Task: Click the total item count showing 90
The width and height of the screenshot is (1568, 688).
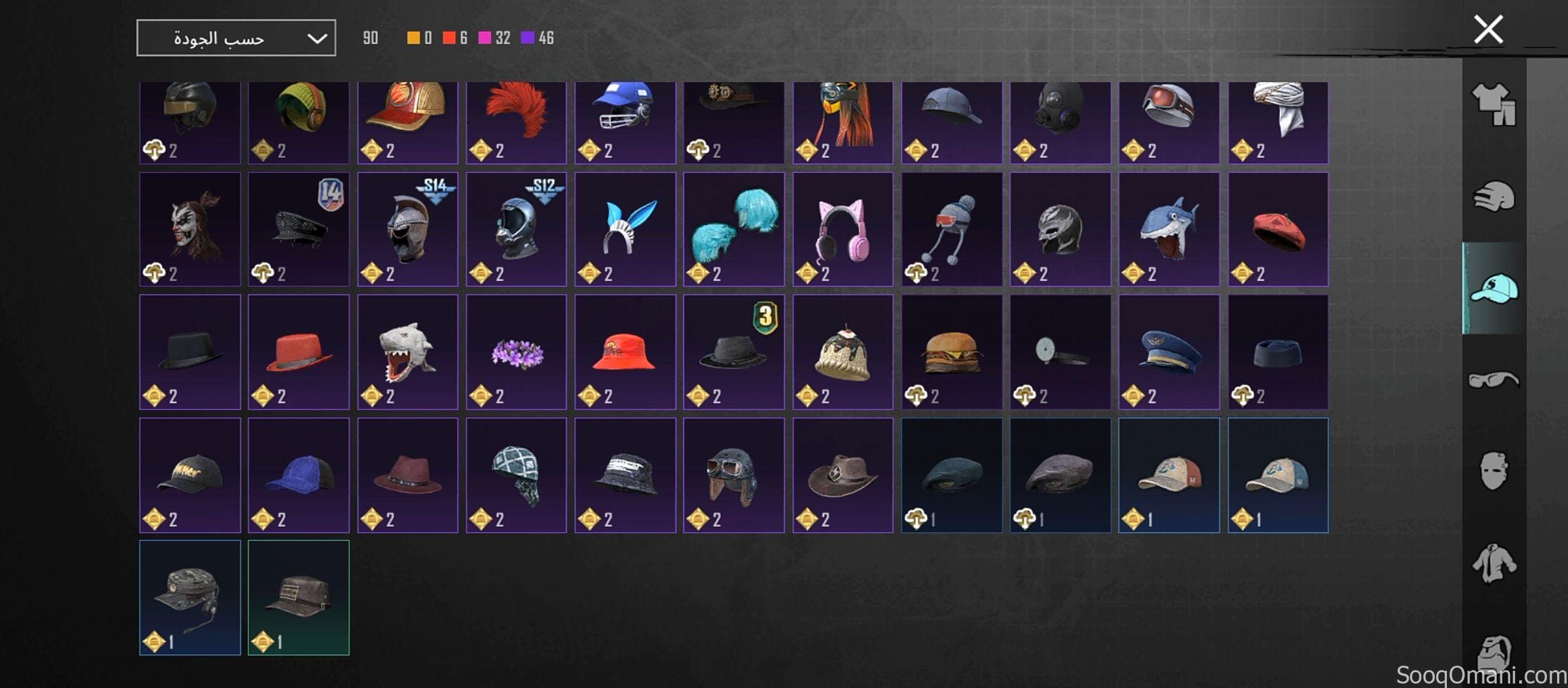Action: [x=370, y=38]
